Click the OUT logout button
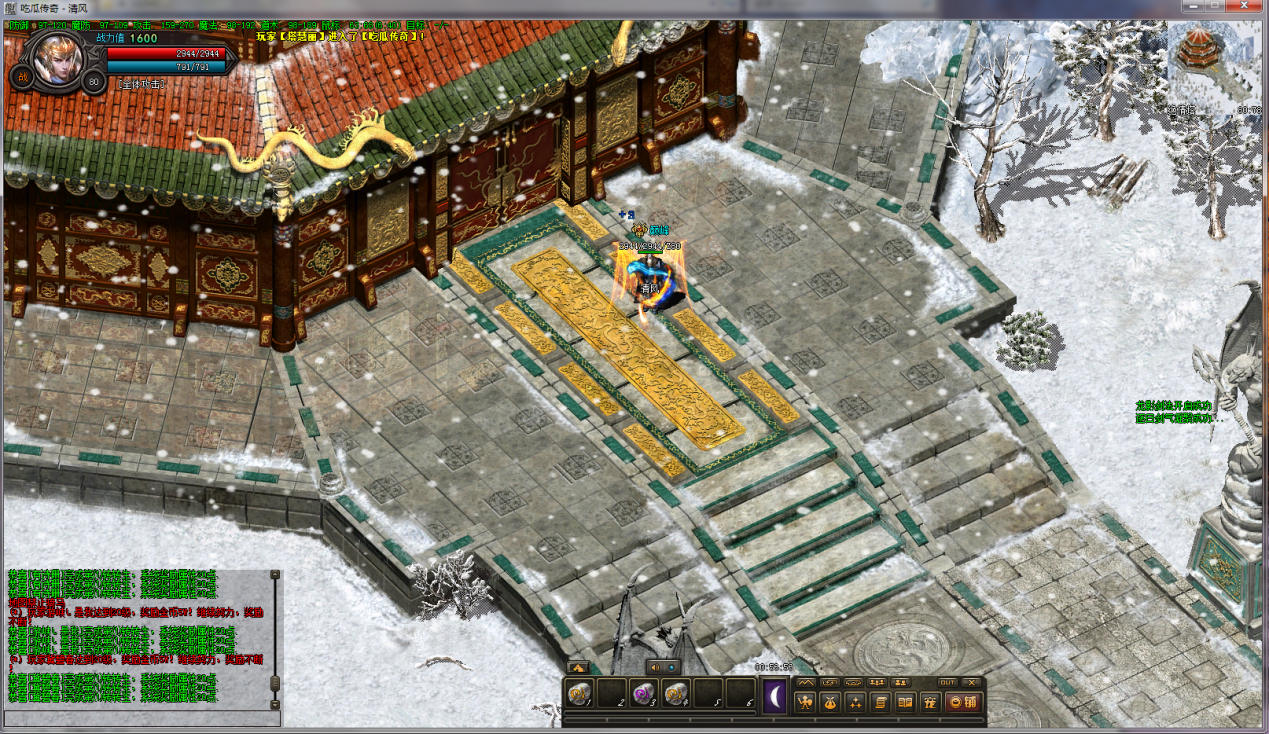 click(x=947, y=682)
